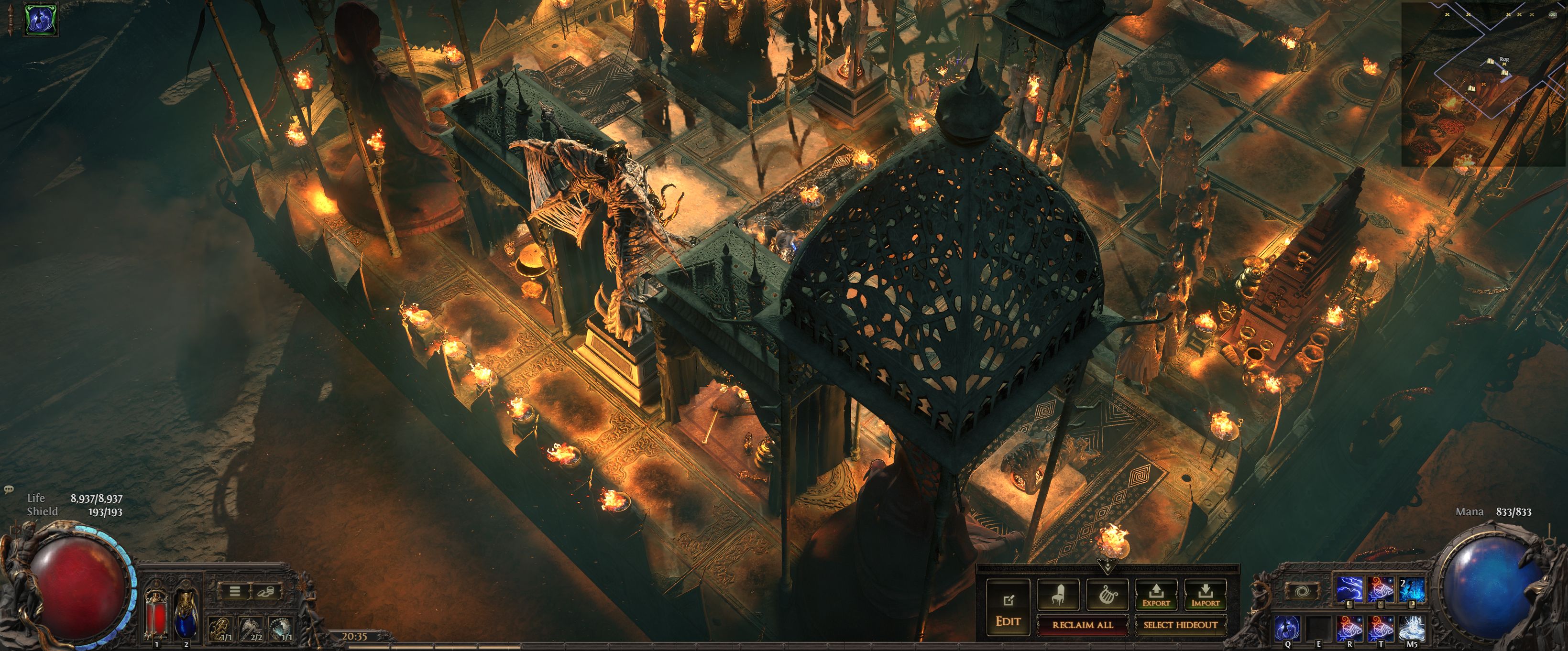
Task: Activate the white frost skill on M5
Action: point(1412,628)
